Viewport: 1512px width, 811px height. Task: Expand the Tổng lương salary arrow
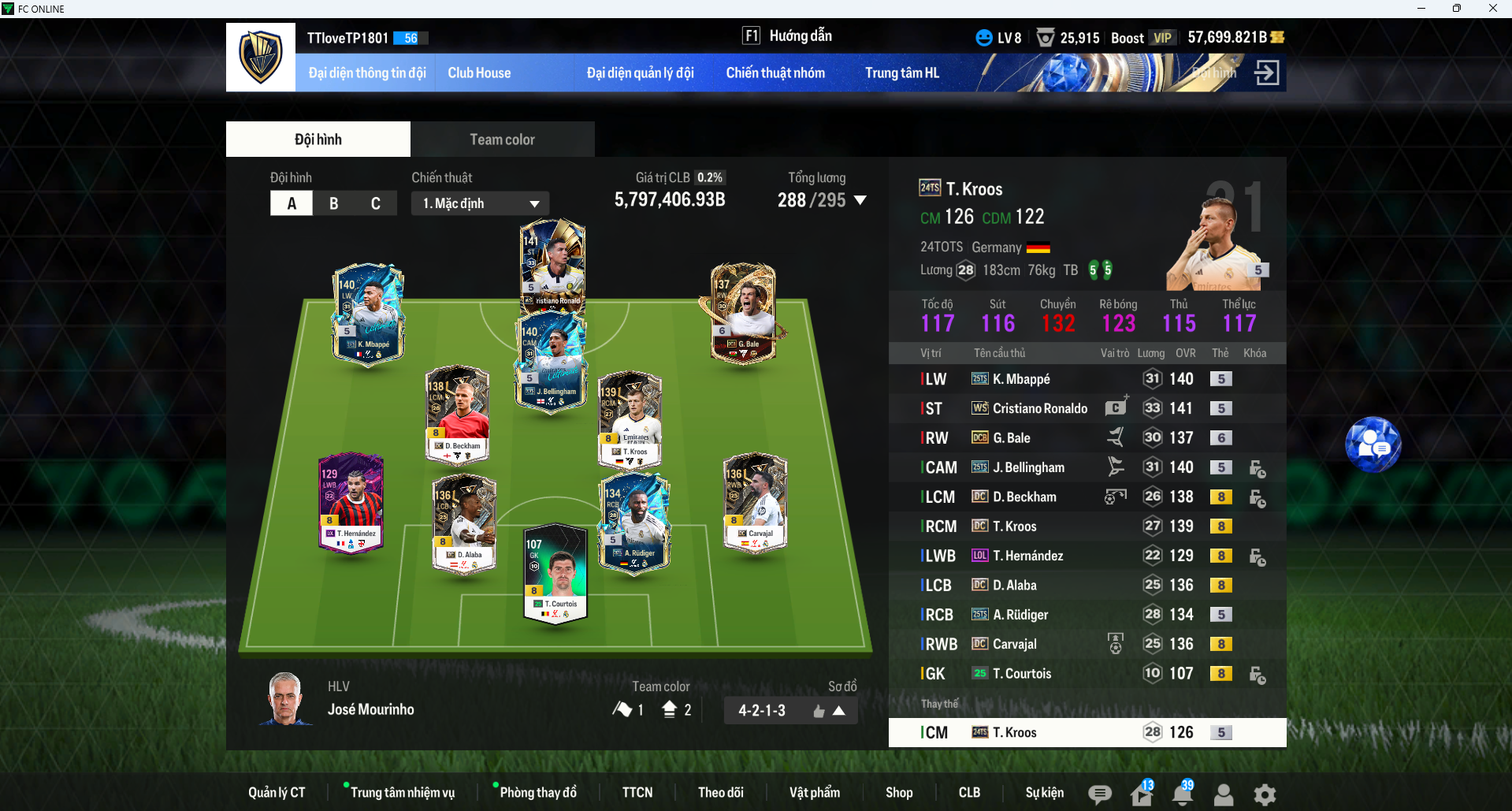[x=860, y=200]
